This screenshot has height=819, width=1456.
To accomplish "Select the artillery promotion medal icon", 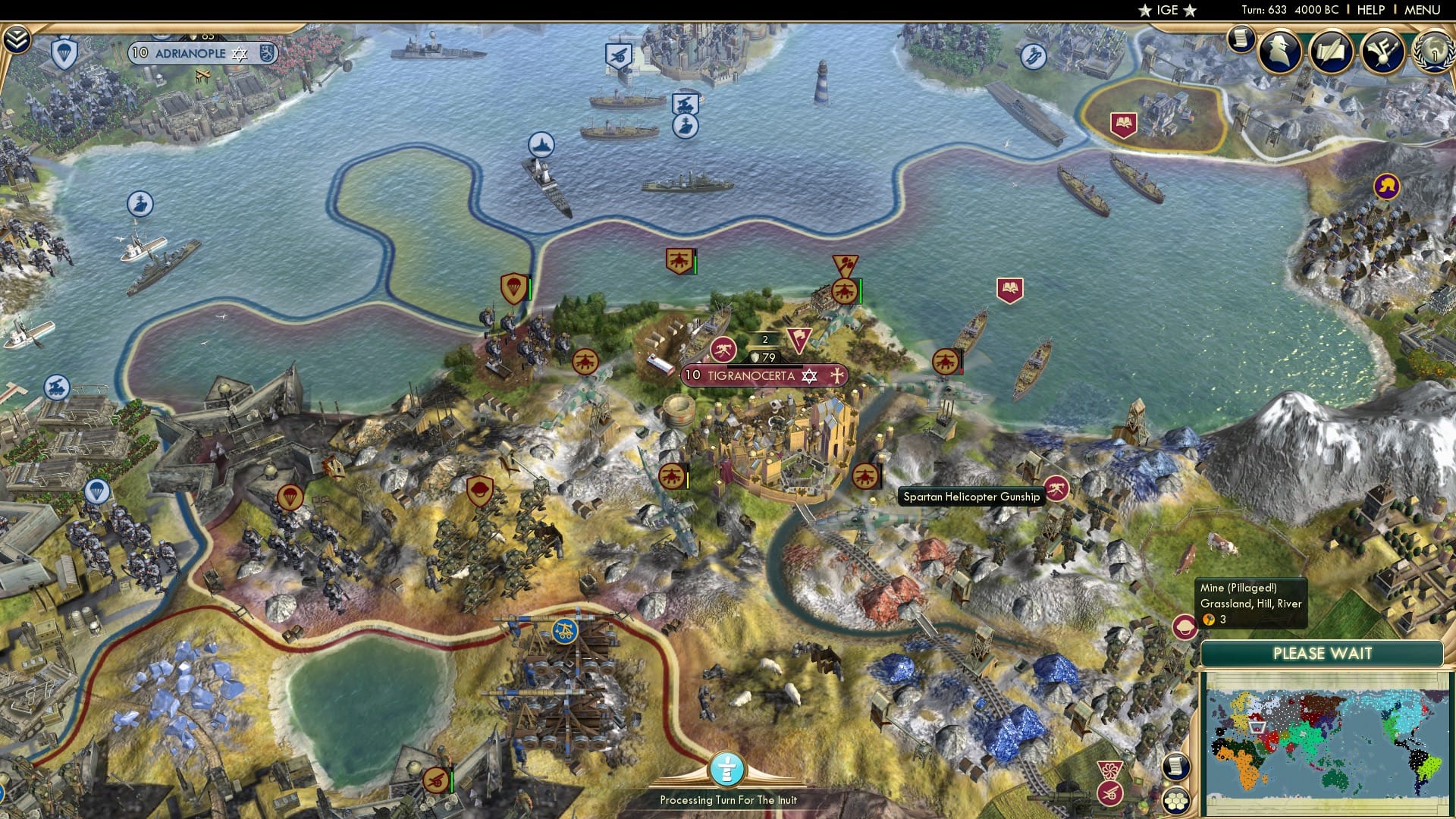I will [724, 350].
